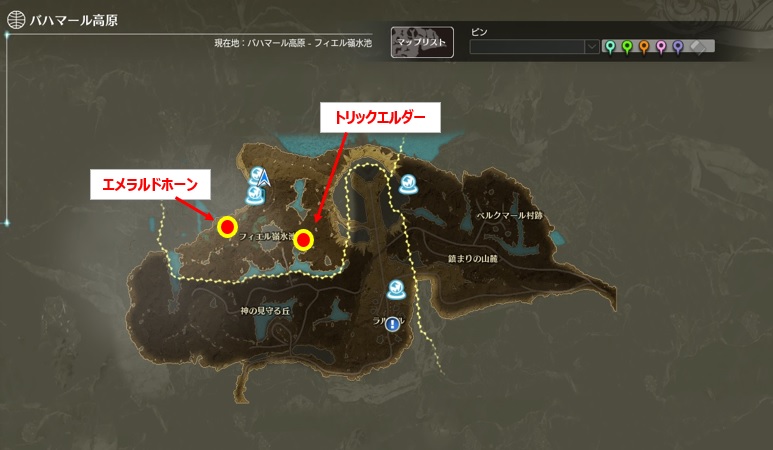Select the warp crystal northwest of ベルクマール村跡
The height and width of the screenshot is (450, 773).
pyautogui.click(x=408, y=183)
